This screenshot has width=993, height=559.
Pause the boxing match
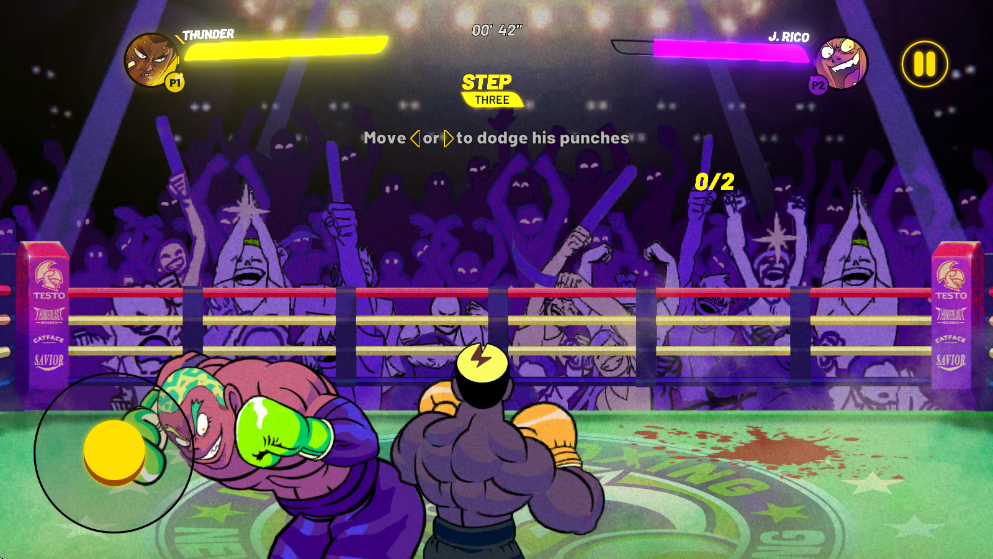[924, 64]
